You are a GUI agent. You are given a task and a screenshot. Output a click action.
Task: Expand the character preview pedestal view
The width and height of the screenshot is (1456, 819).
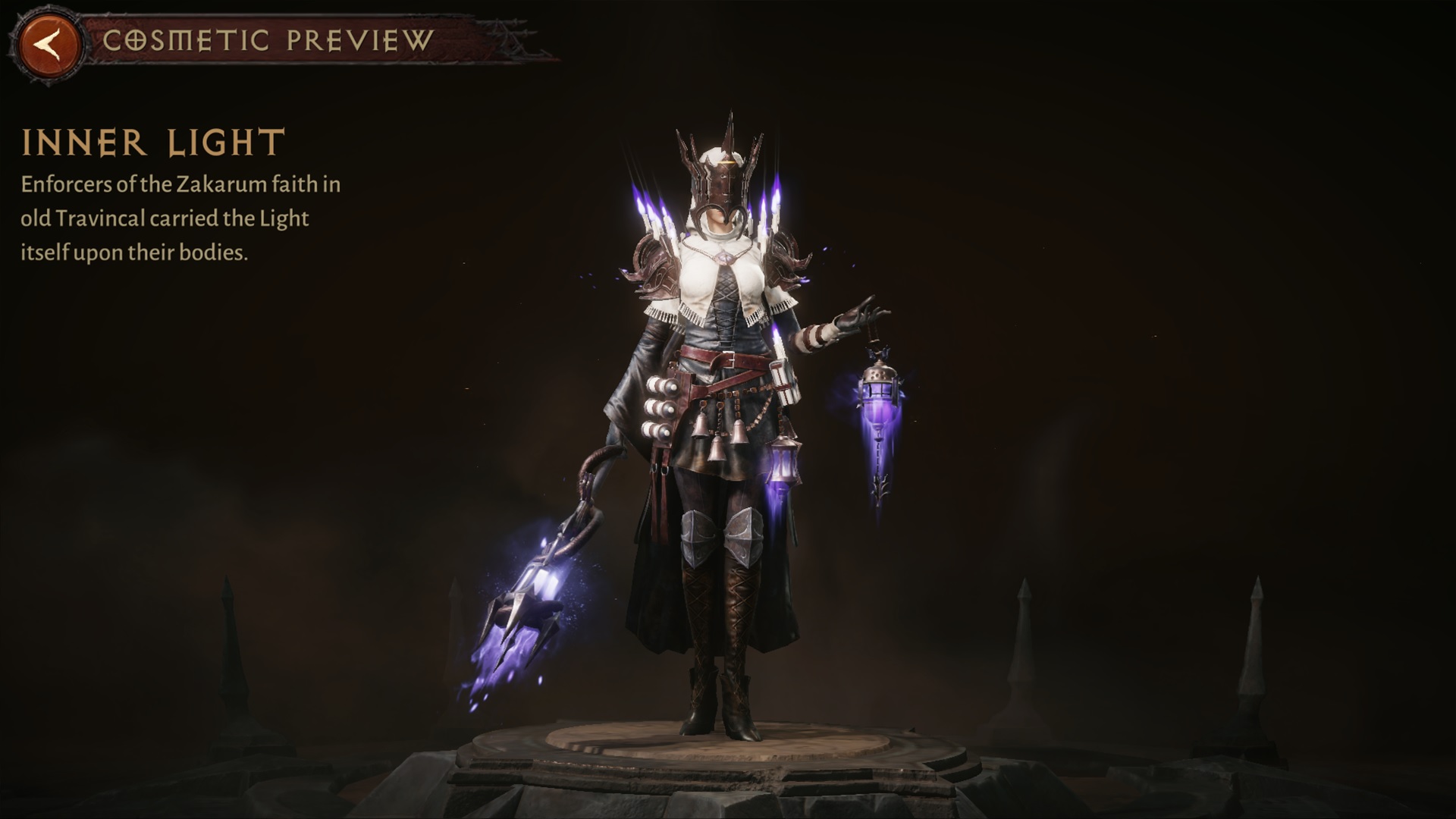click(728, 751)
